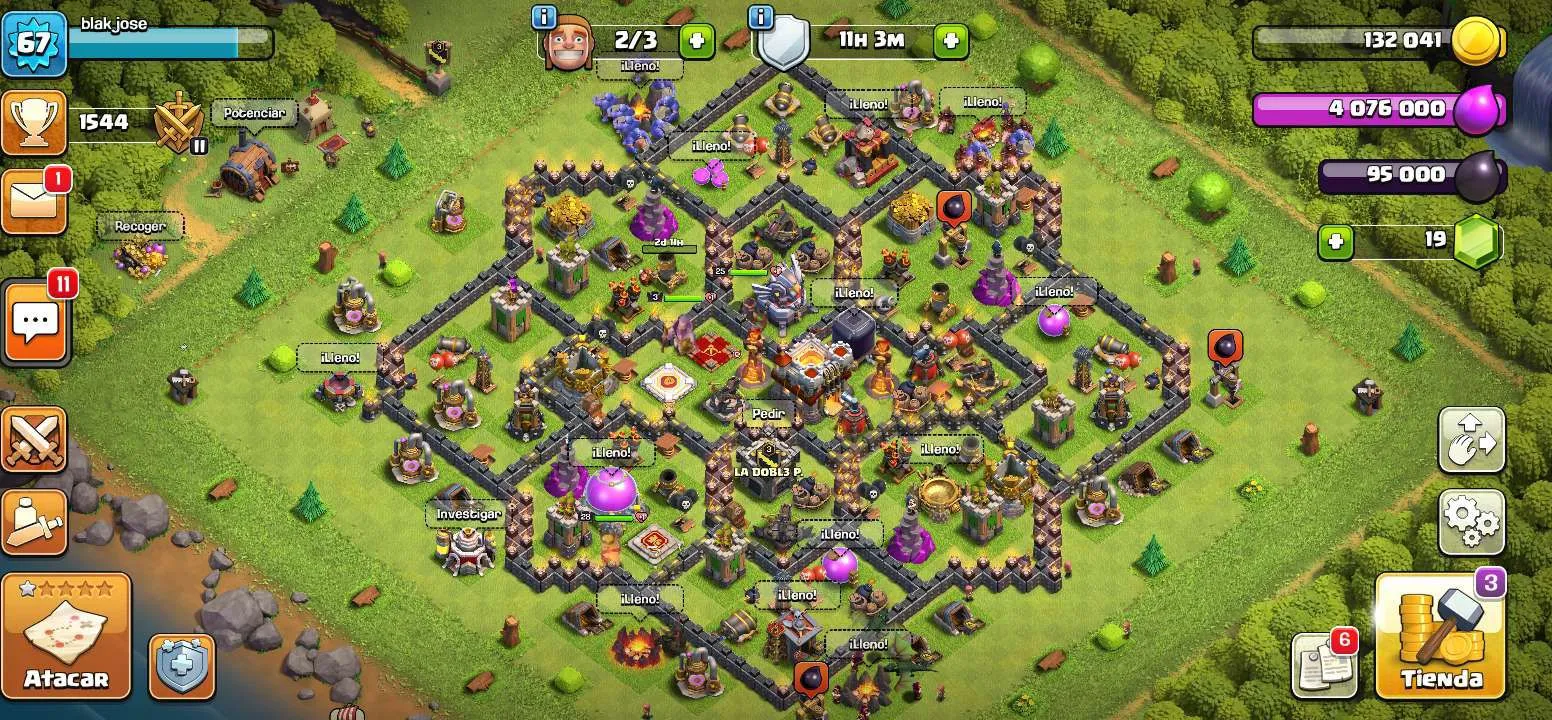Image resolution: width=1552 pixels, height=720 pixels.
Task: Open the crossed swords army overview
Action: (x=34, y=440)
